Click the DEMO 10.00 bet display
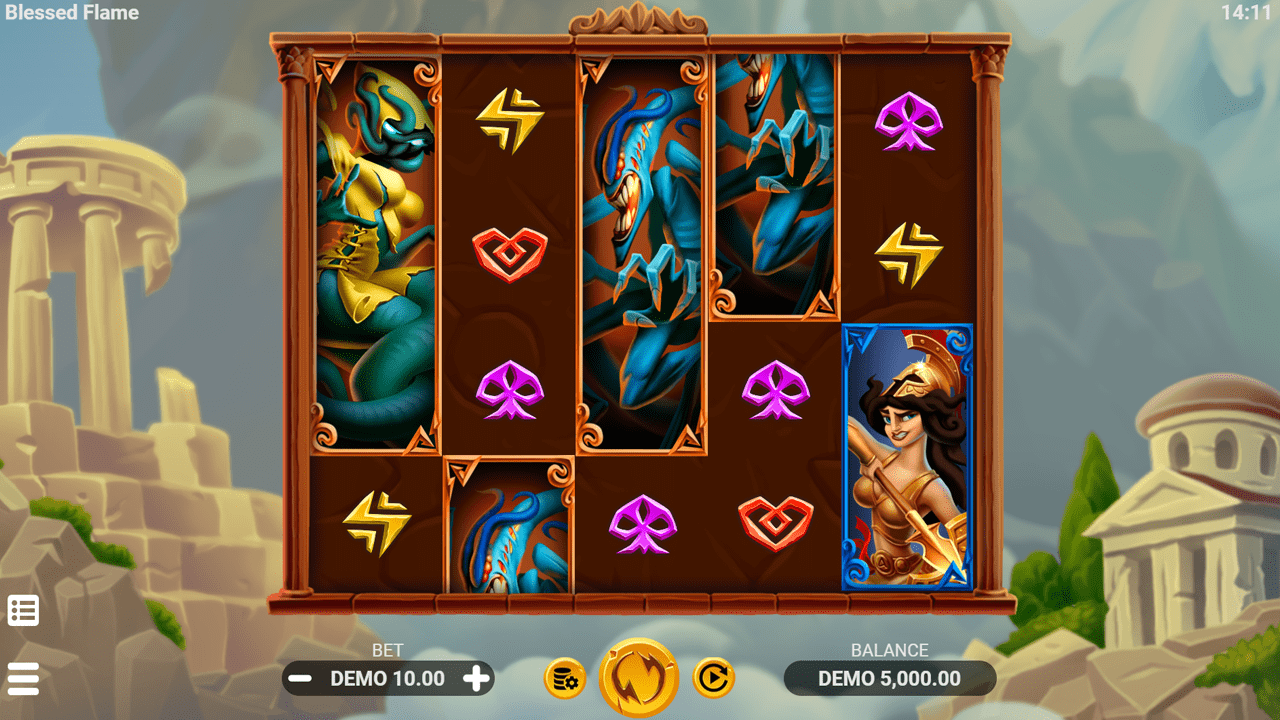The image size is (1280, 720). coord(387,678)
